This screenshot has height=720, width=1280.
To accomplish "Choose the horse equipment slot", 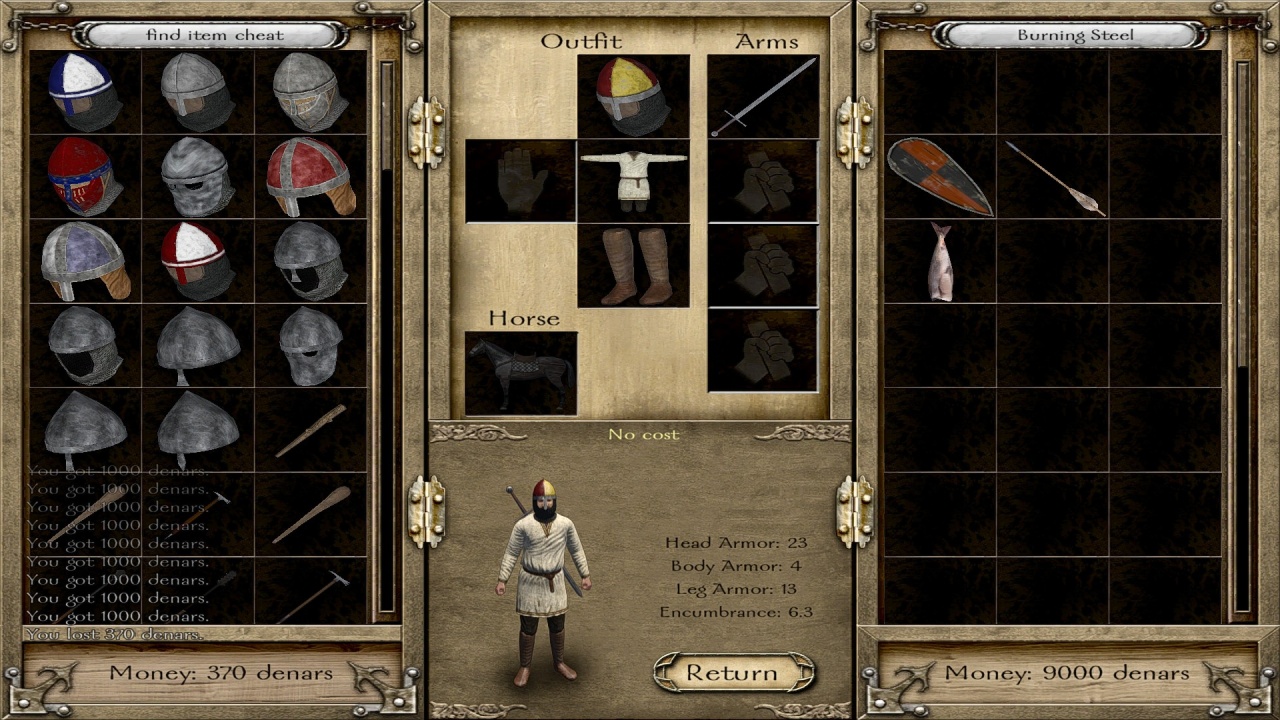I will click(521, 373).
